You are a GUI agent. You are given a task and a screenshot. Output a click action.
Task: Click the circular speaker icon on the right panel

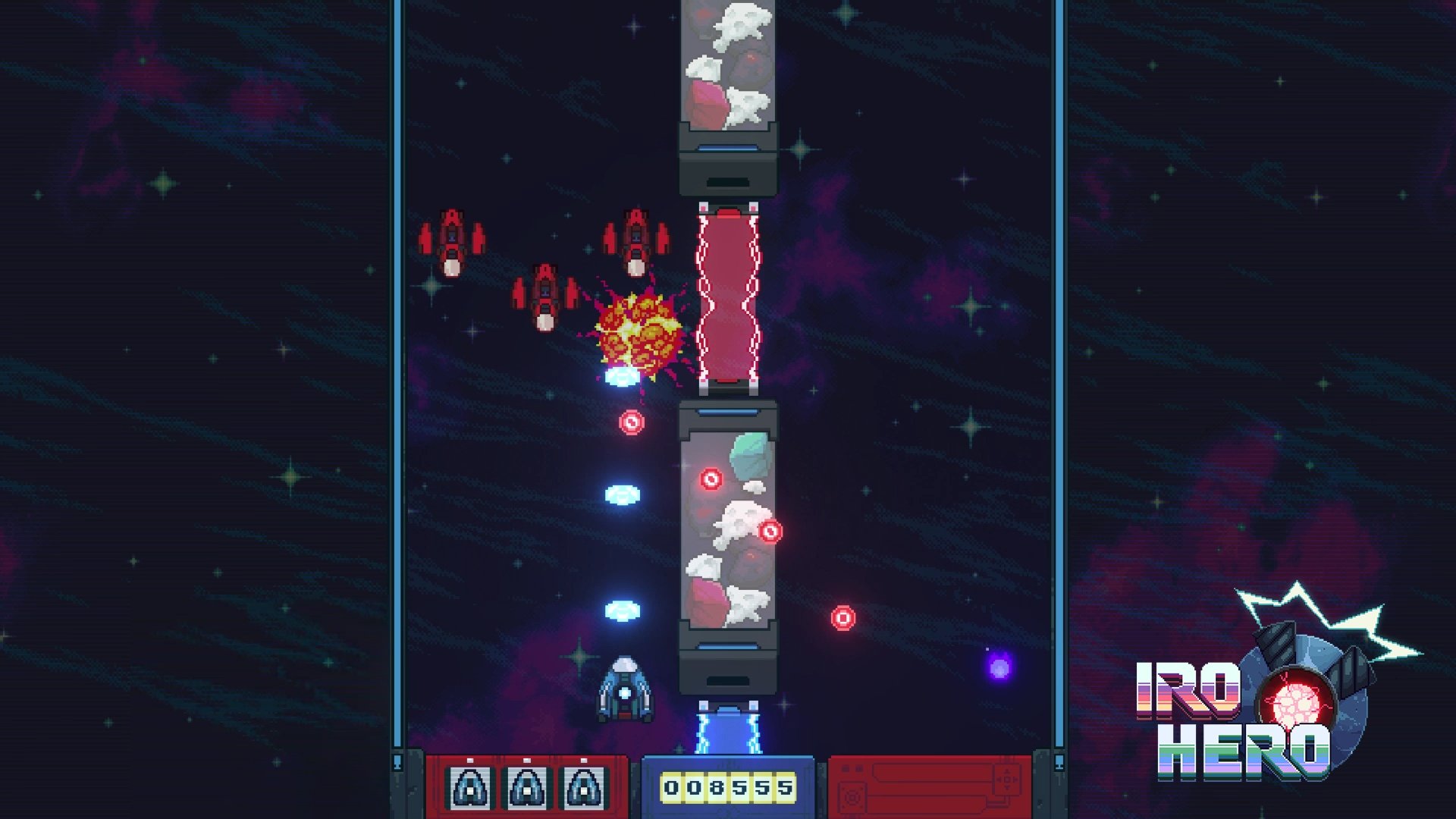852,799
